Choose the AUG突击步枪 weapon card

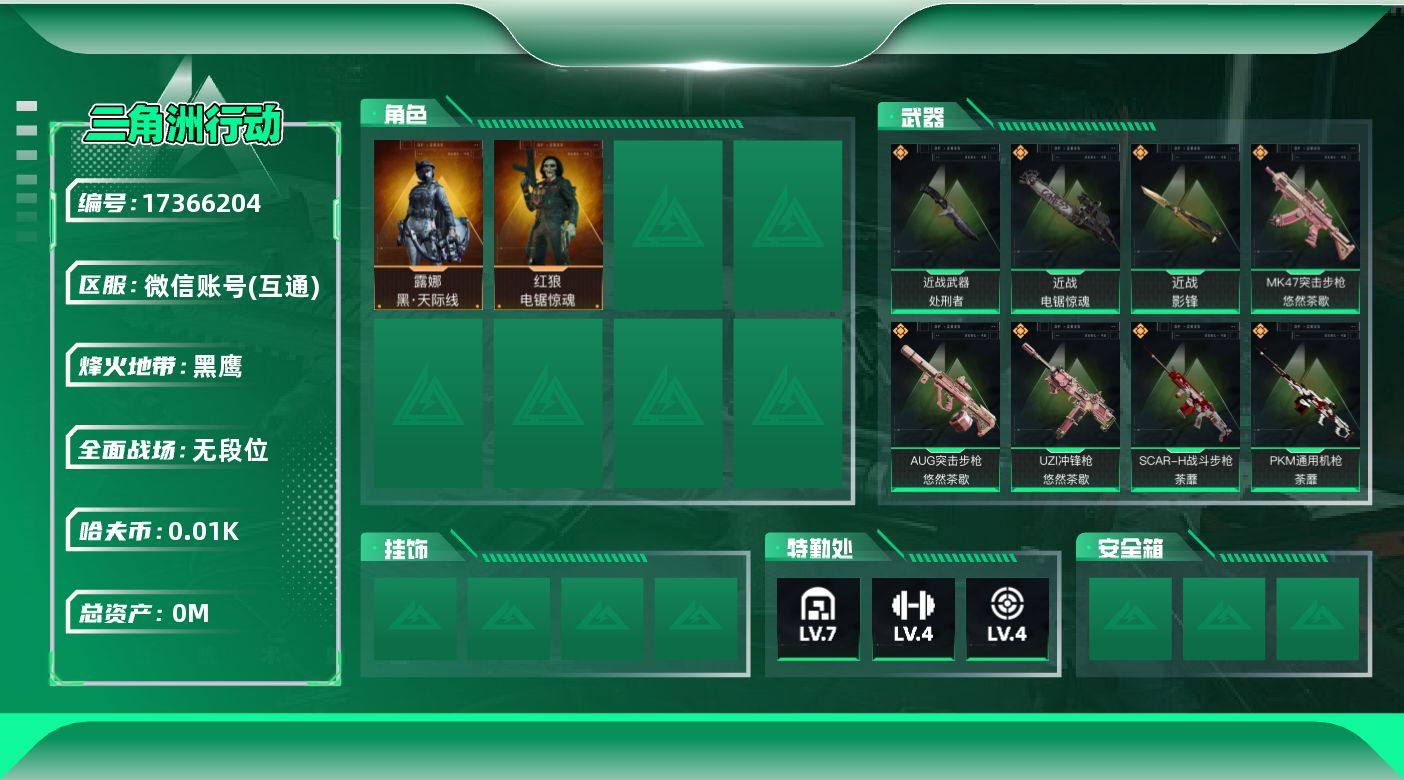[x=945, y=406]
